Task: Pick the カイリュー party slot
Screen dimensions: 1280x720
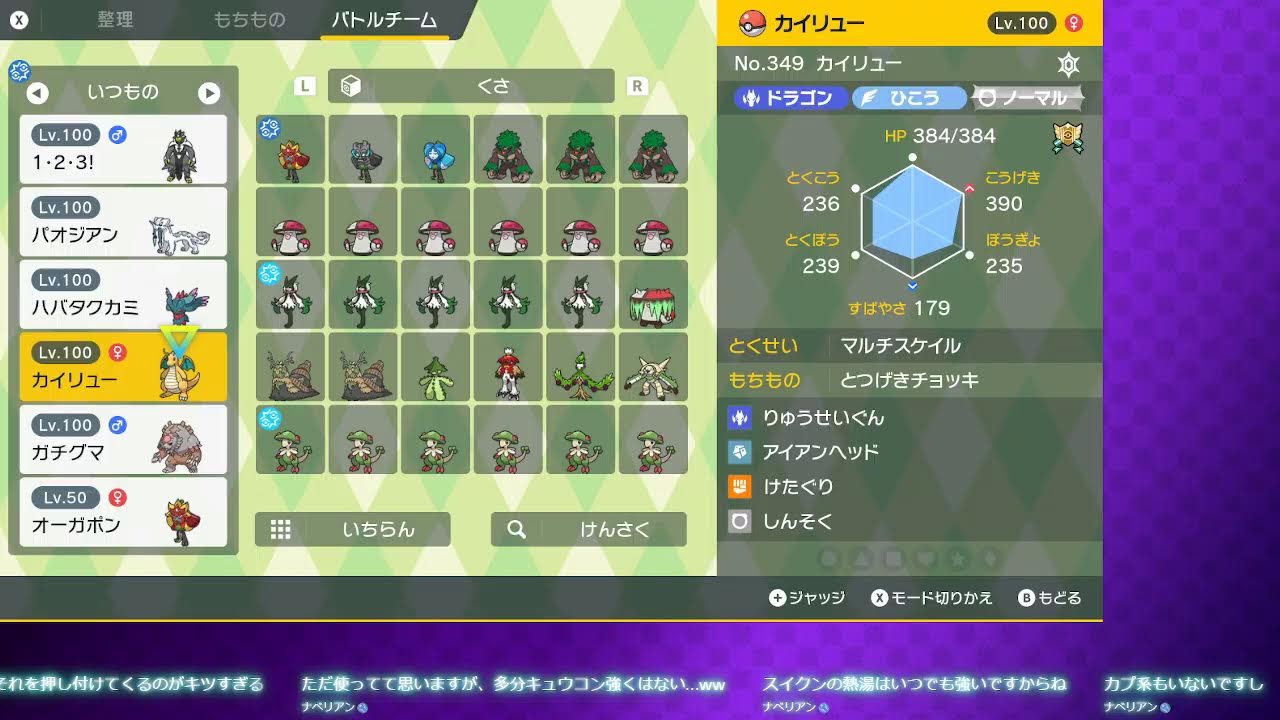Action: pos(123,367)
